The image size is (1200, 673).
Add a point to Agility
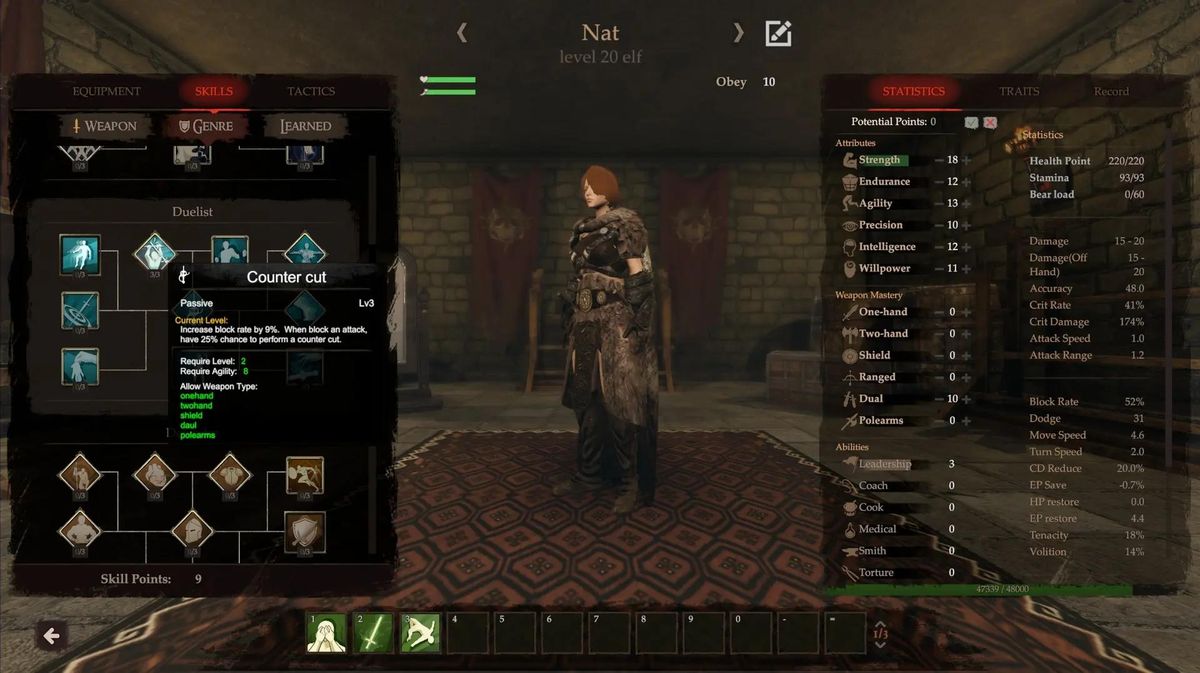[966, 204]
